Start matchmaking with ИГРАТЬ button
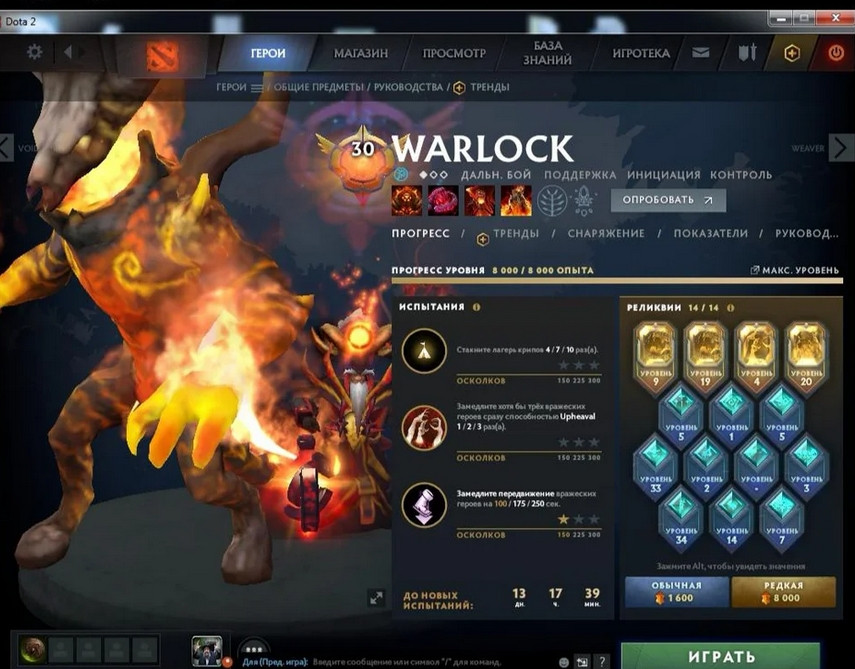This screenshot has width=855, height=669. pyautogui.click(x=721, y=656)
